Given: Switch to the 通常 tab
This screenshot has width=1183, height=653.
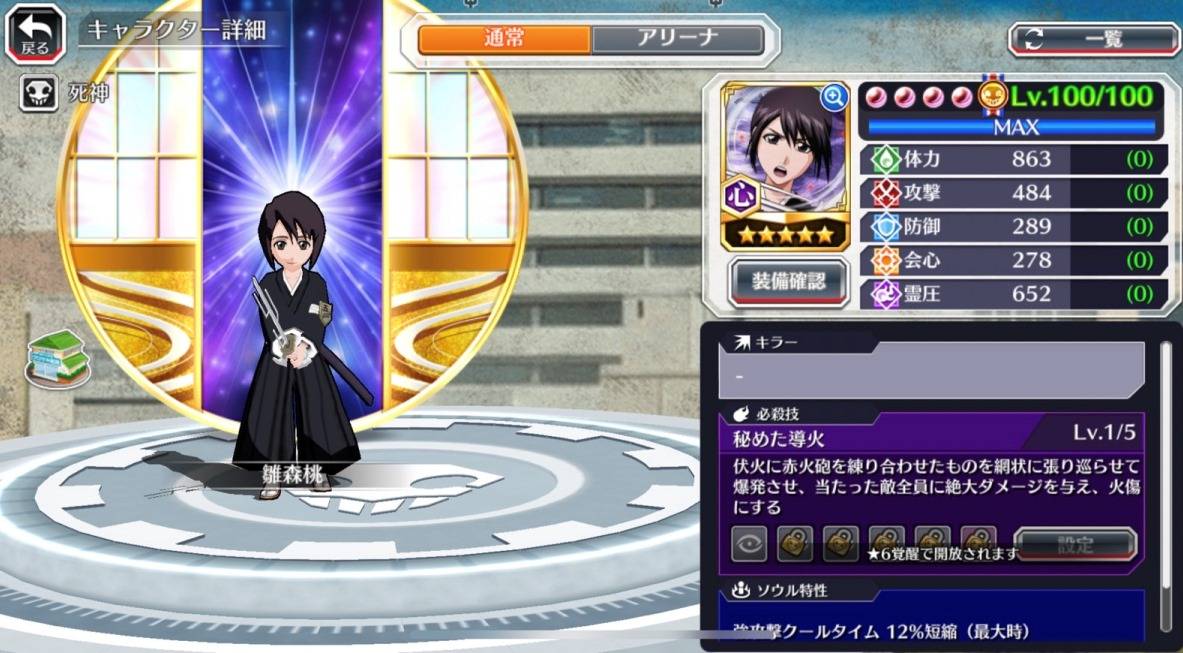Looking at the screenshot, I should click(504, 39).
